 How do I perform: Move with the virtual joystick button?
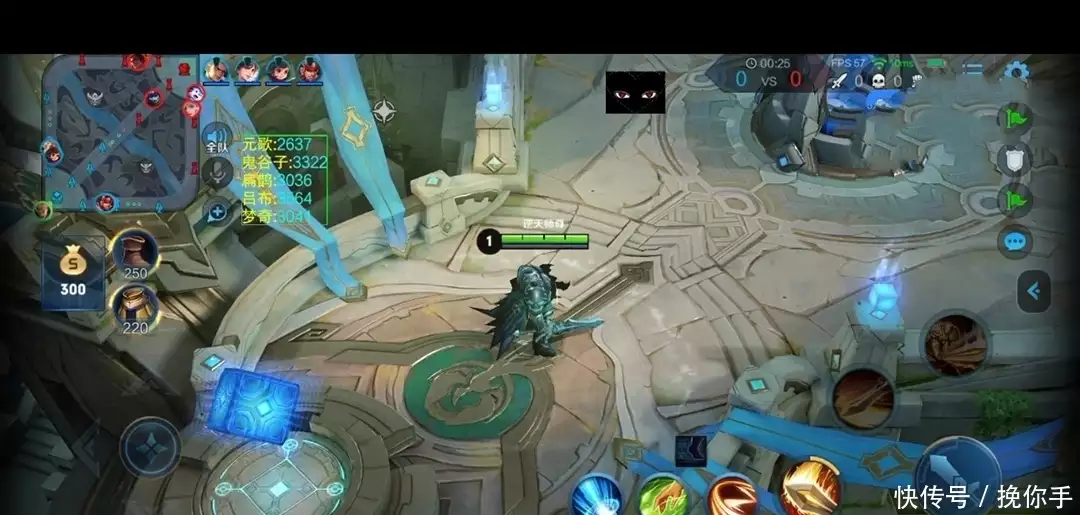[x=150, y=446]
